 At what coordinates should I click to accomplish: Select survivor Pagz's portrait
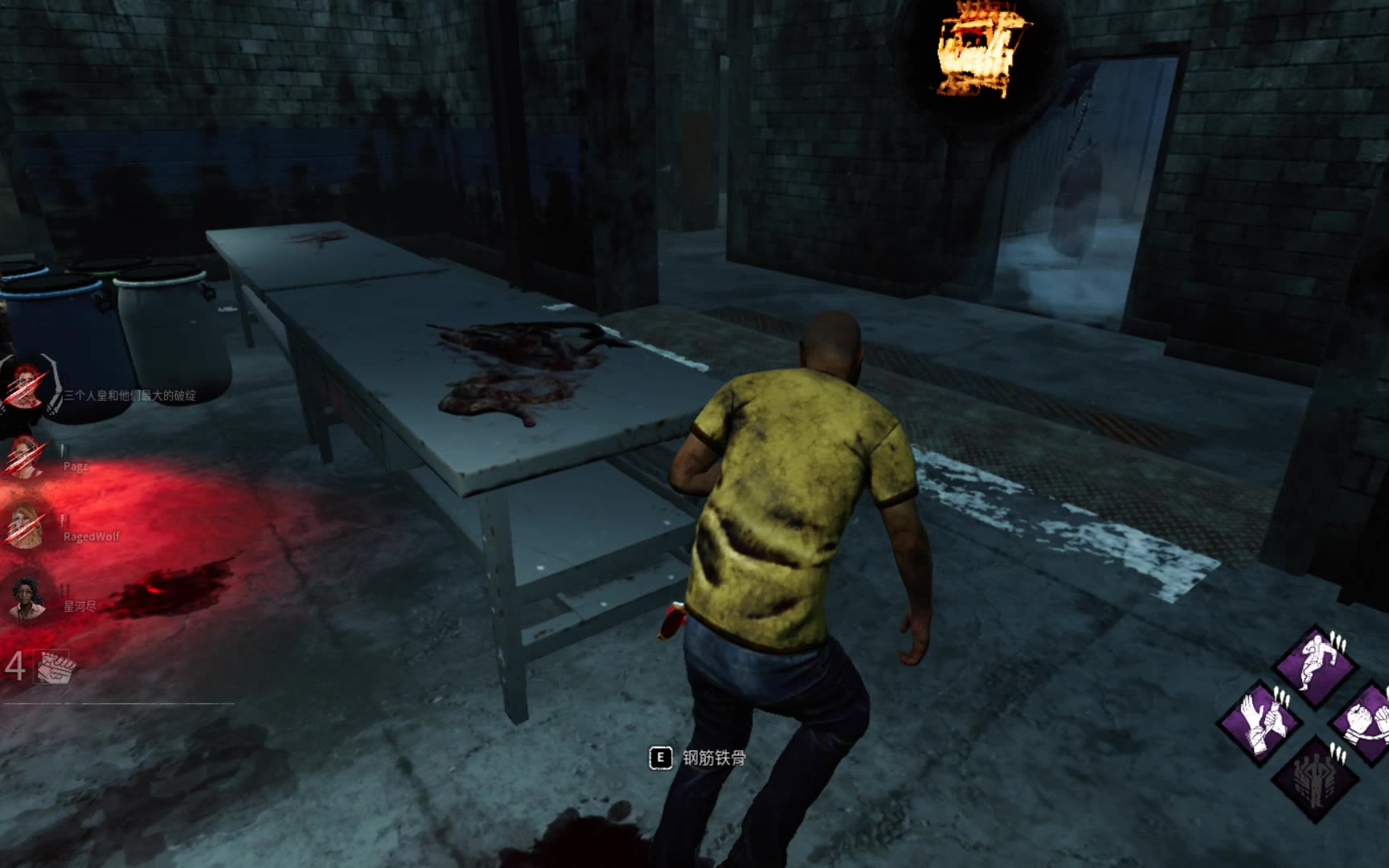pos(26,459)
